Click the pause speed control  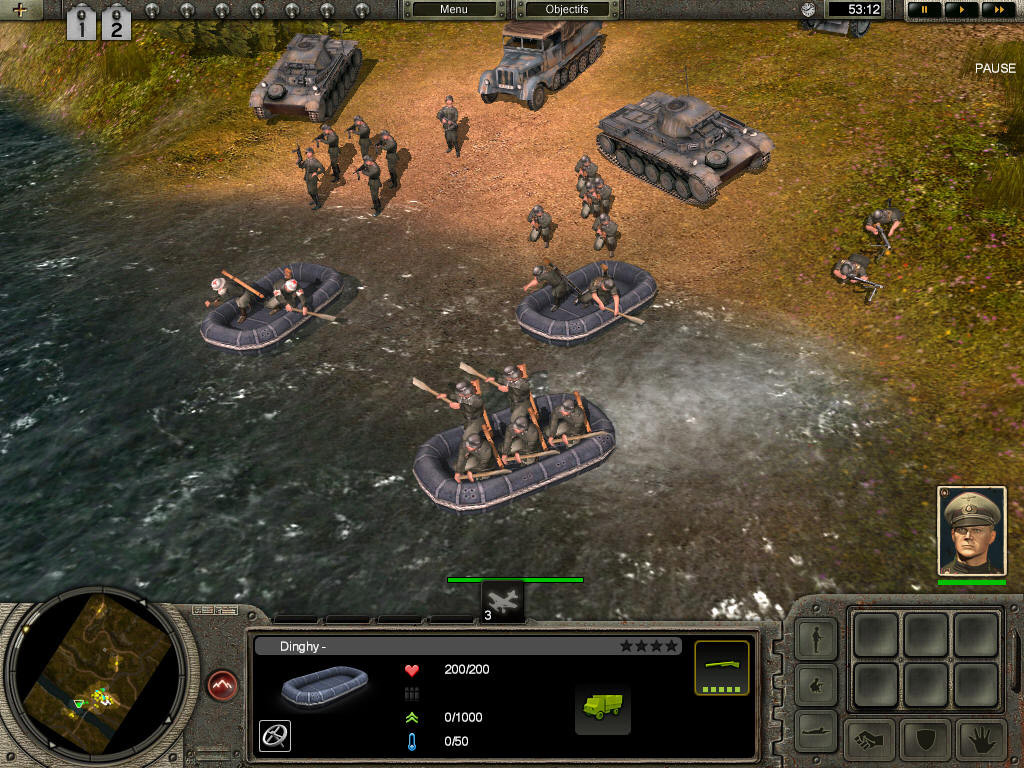point(924,10)
